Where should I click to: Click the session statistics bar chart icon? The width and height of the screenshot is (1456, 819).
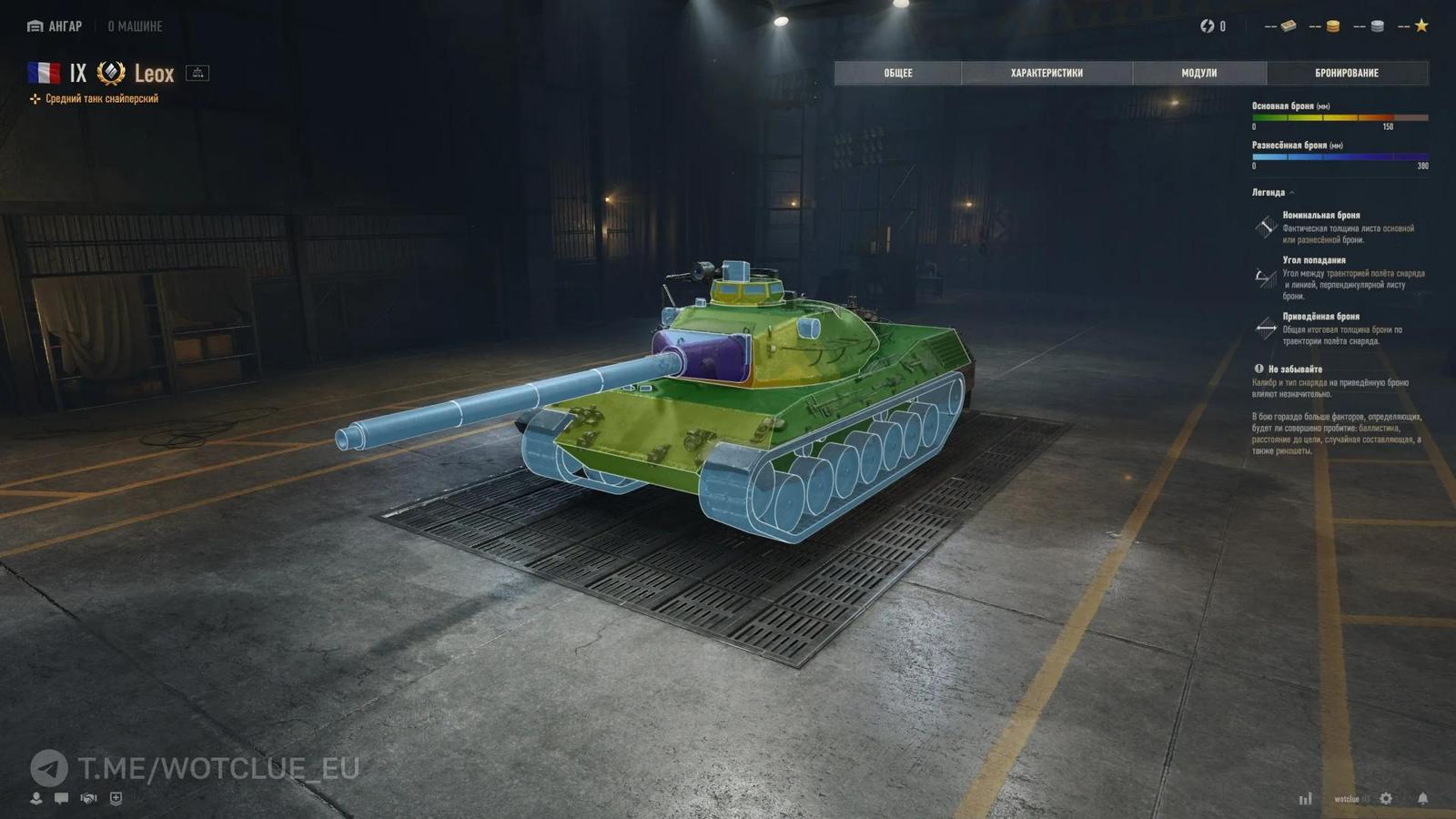(x=1305, y=798)
